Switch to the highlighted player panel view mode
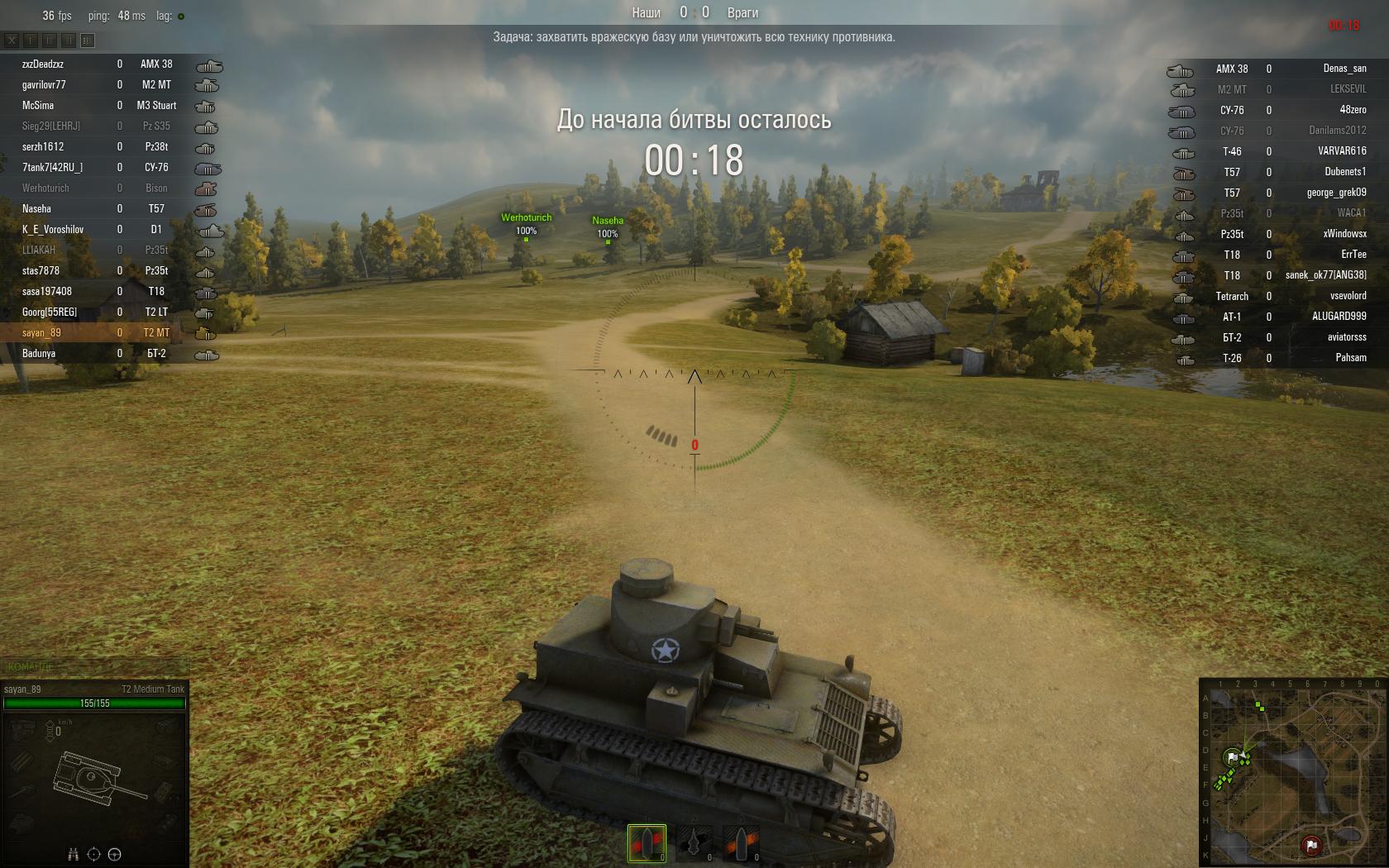The width and height of the screenshot is (1389, 868). (88, 40)
